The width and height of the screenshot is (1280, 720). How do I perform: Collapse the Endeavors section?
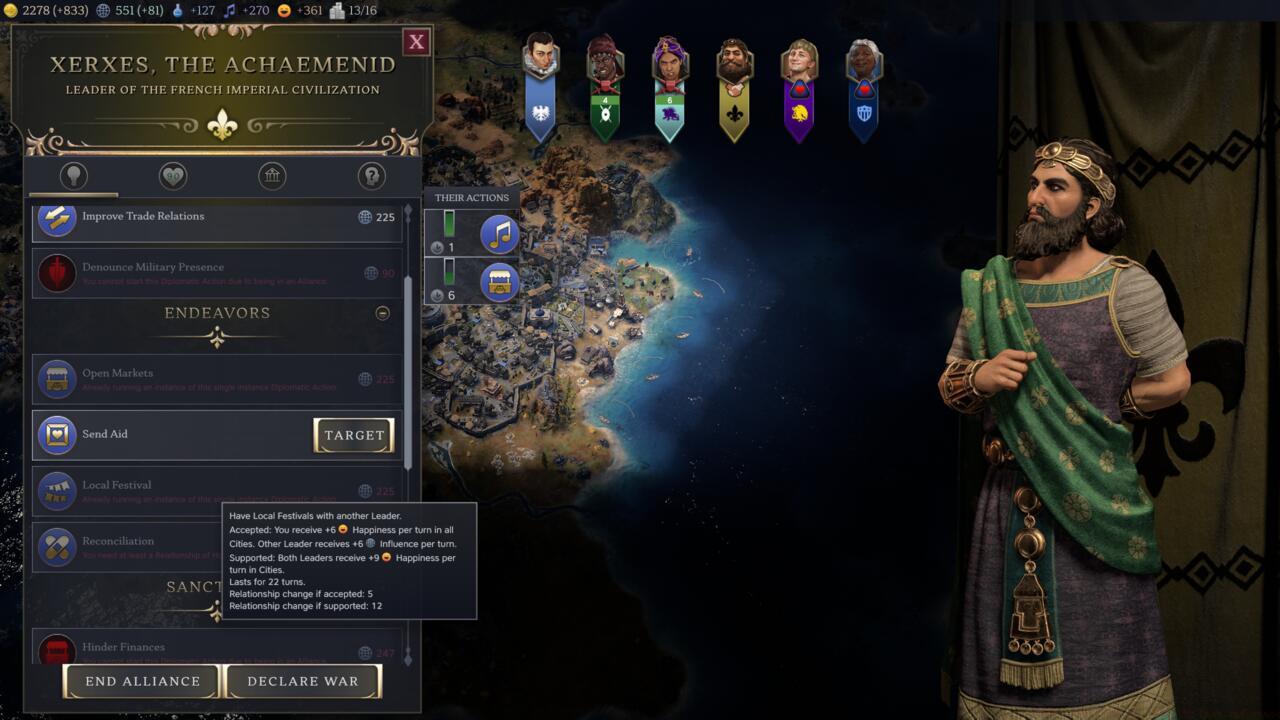(382, 313)
